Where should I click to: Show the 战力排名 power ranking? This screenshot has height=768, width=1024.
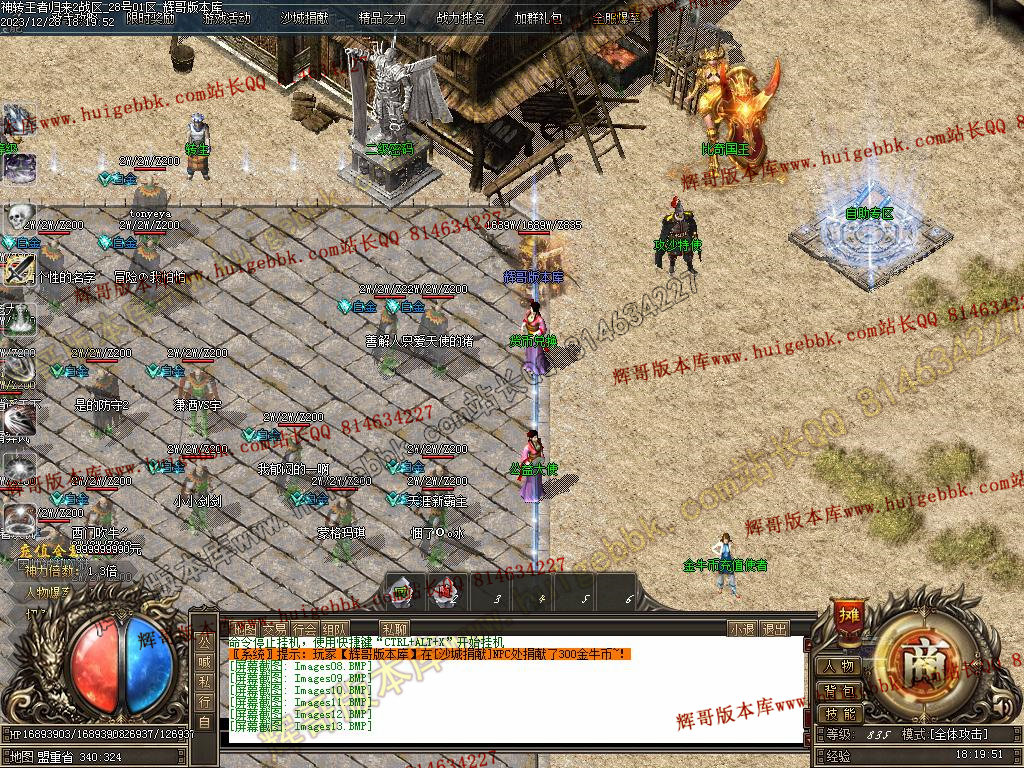click(x=460, y=18)
